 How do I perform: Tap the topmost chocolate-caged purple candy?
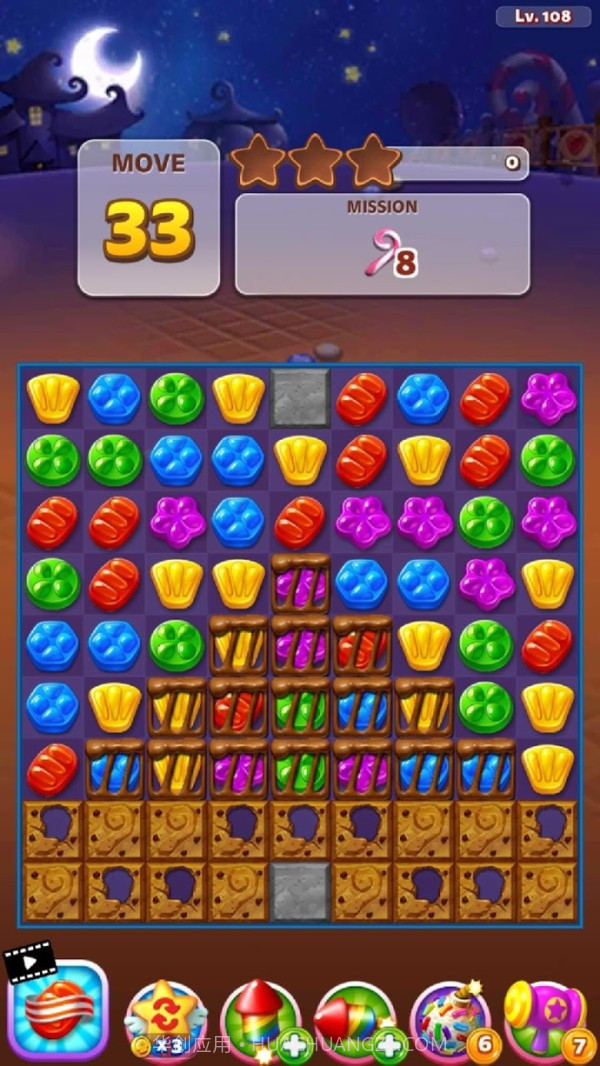point(300,583)
